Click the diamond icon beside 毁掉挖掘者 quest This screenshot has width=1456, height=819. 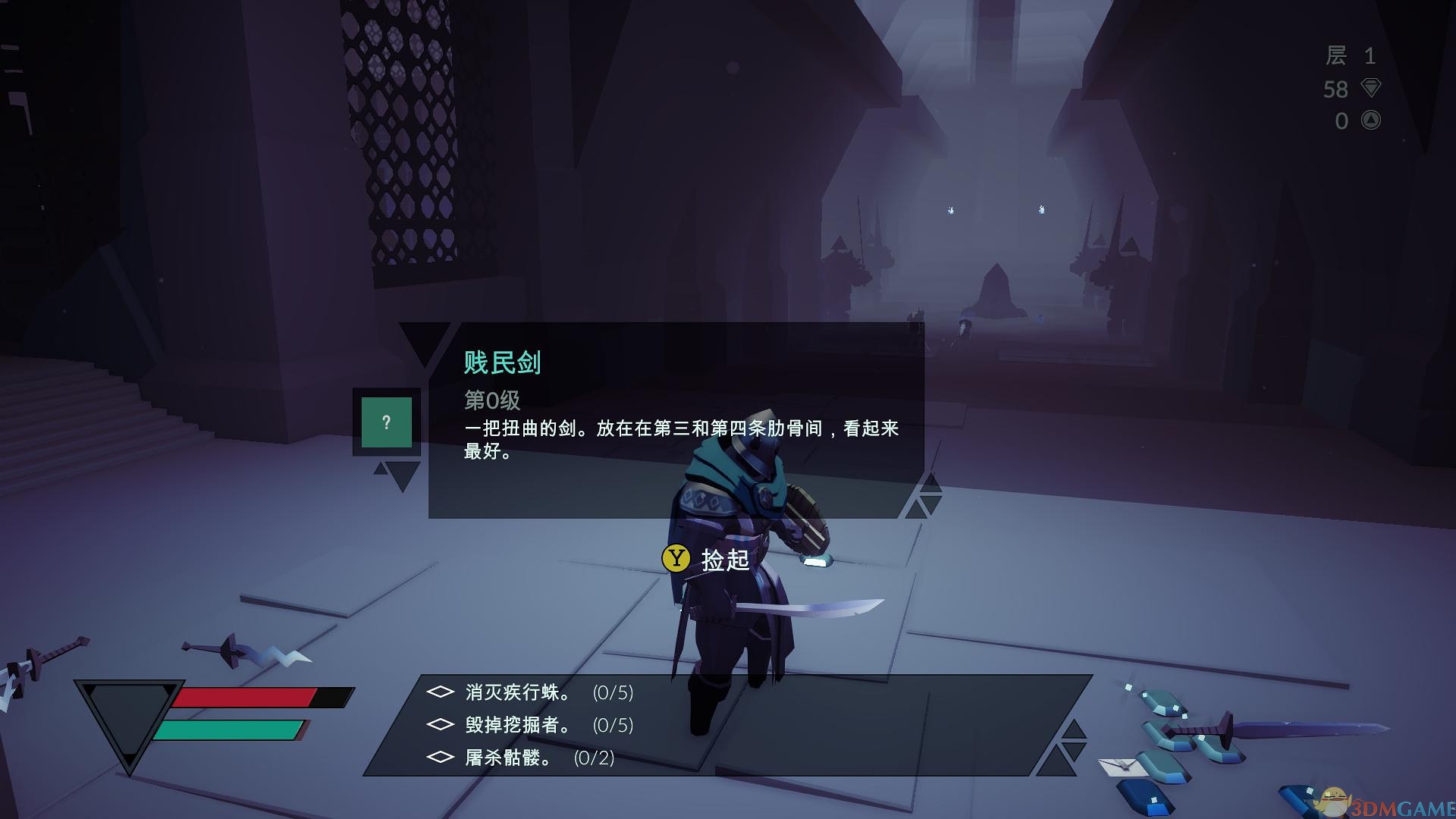pyautogui.click(x=440, y=726)
